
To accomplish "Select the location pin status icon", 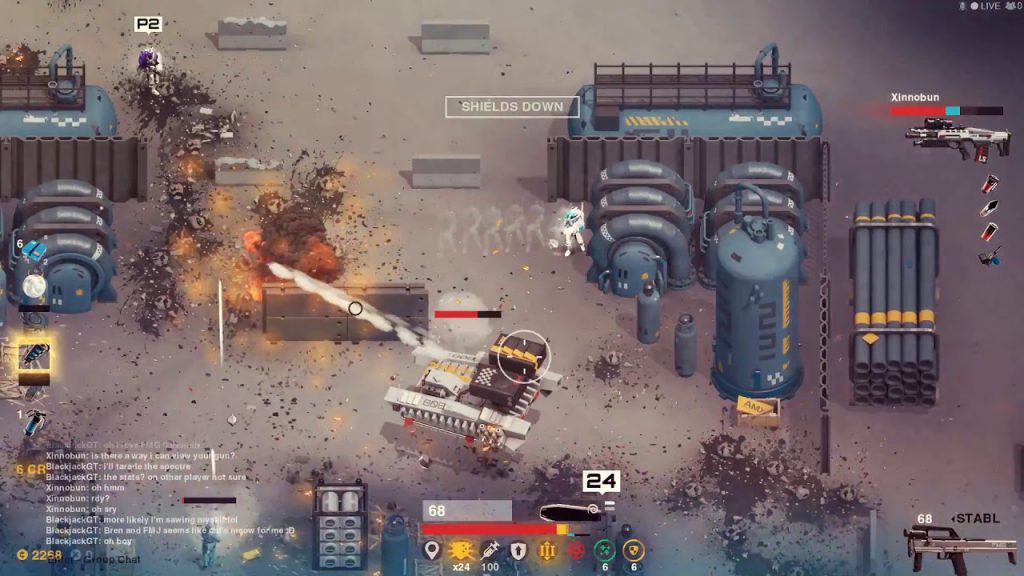I will (432, 550).
